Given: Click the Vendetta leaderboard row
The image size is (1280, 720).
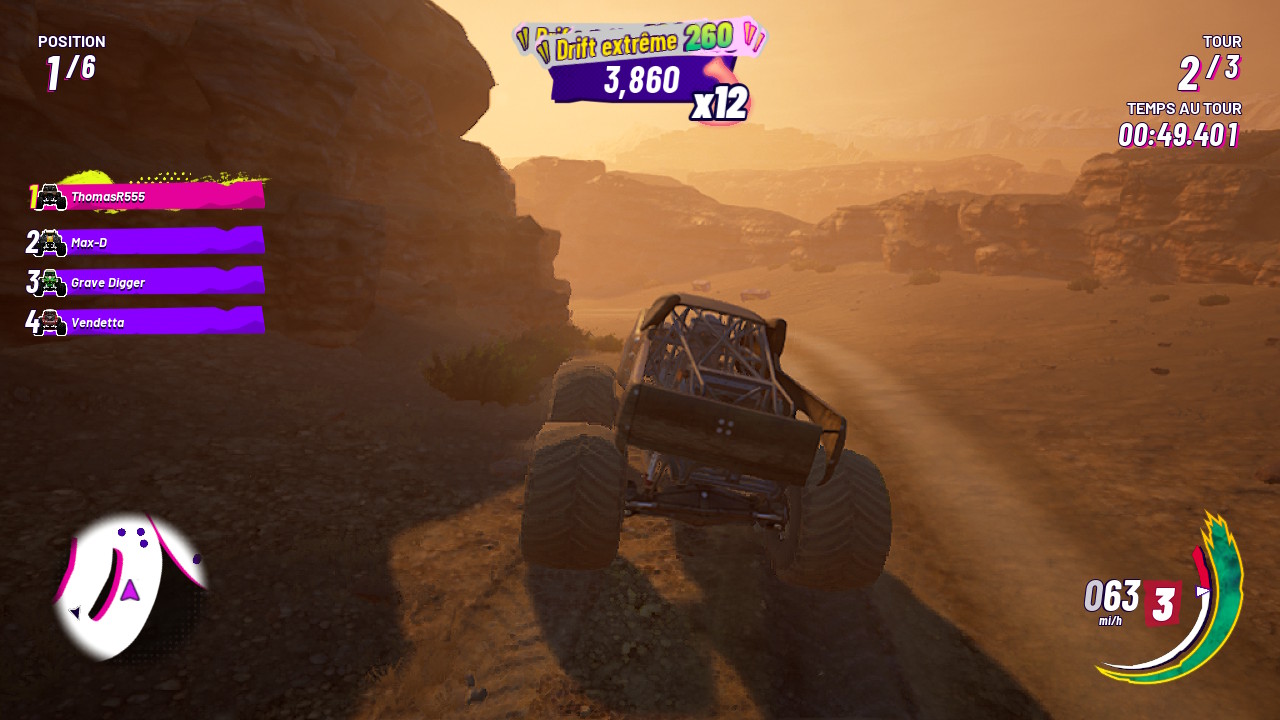Looking at the screenshot, I should point(150,322).
